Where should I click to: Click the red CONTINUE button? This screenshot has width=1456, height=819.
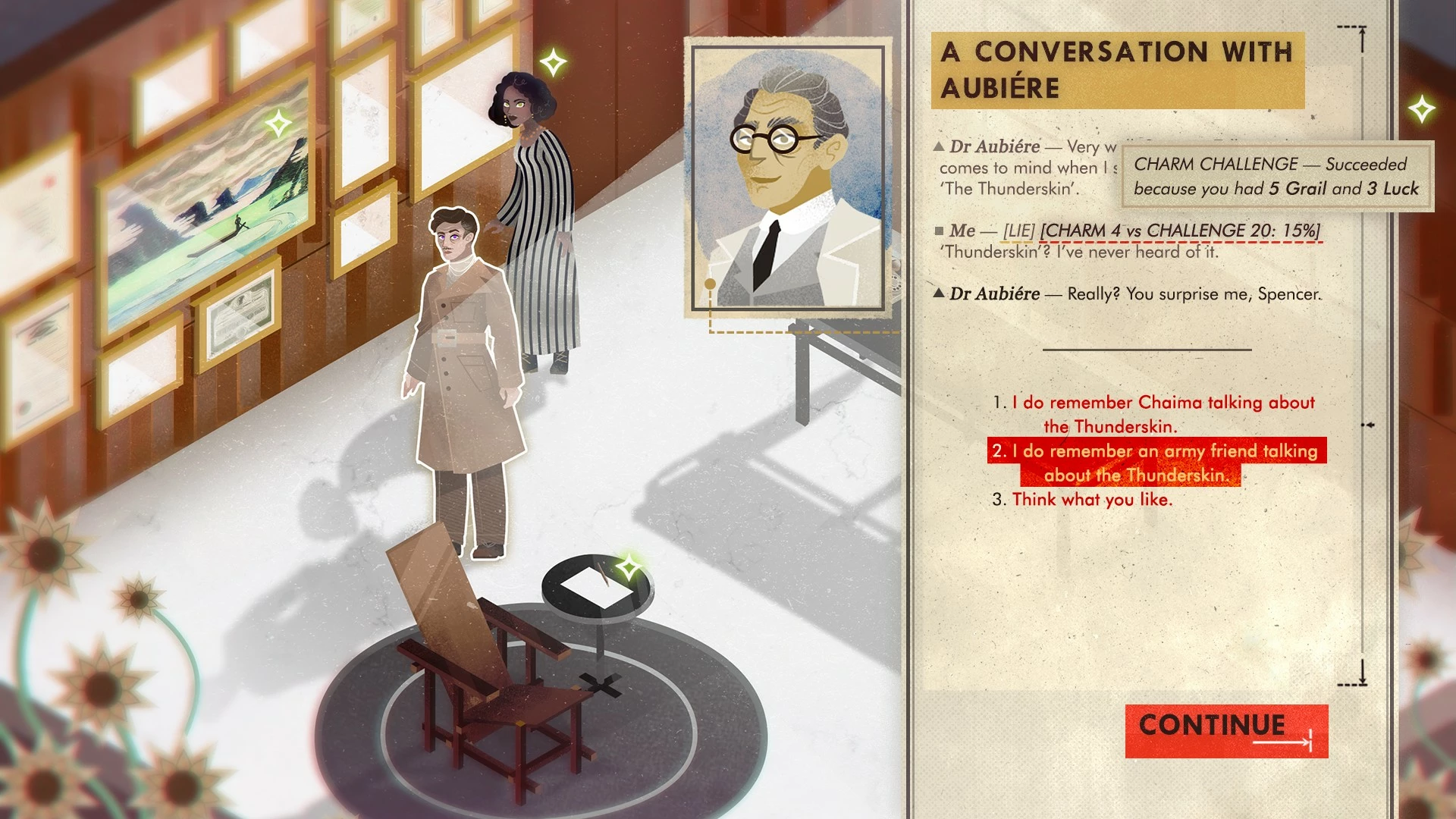click(1225, 730)
